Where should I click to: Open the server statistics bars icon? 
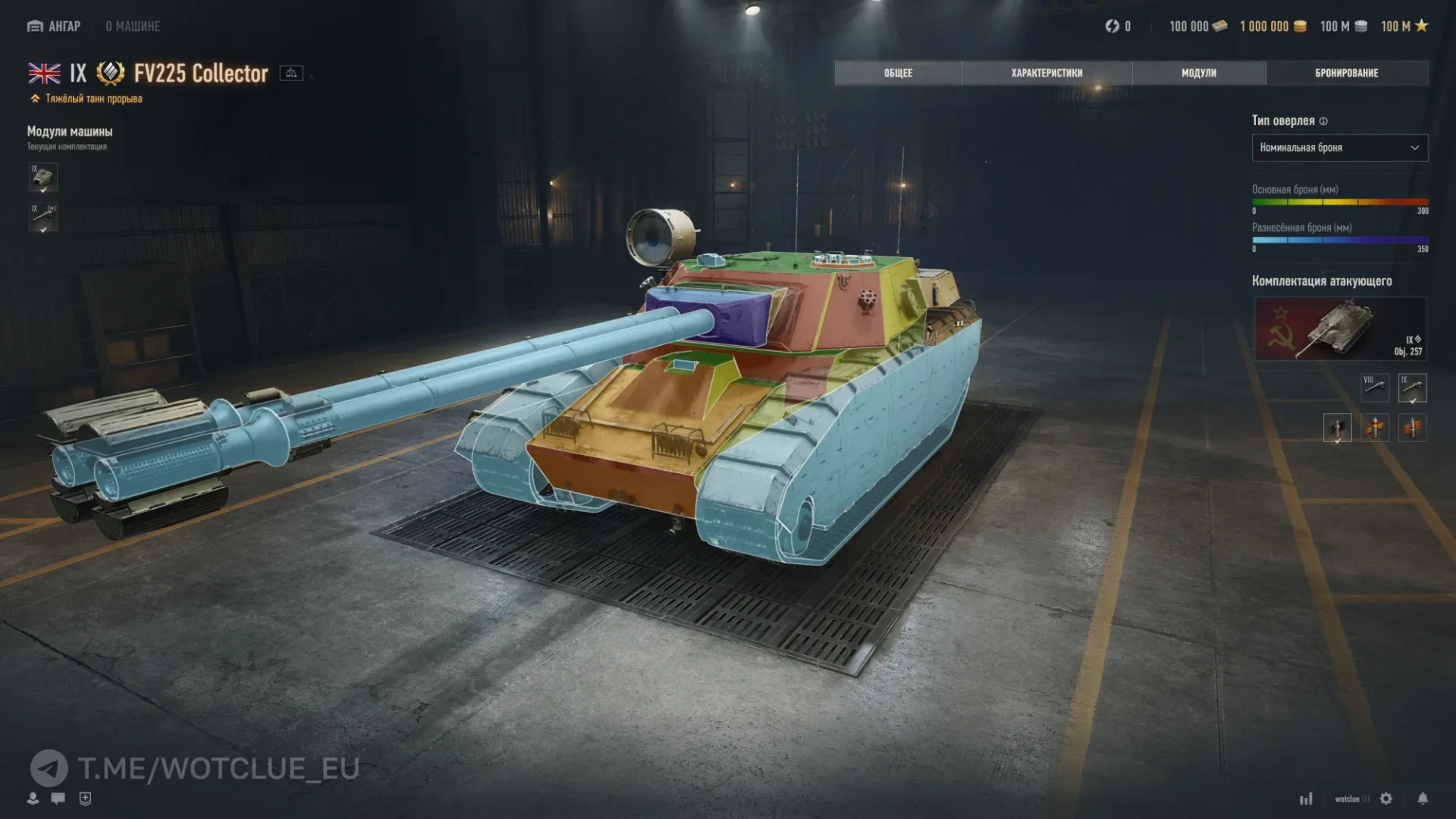point(1306,799)
